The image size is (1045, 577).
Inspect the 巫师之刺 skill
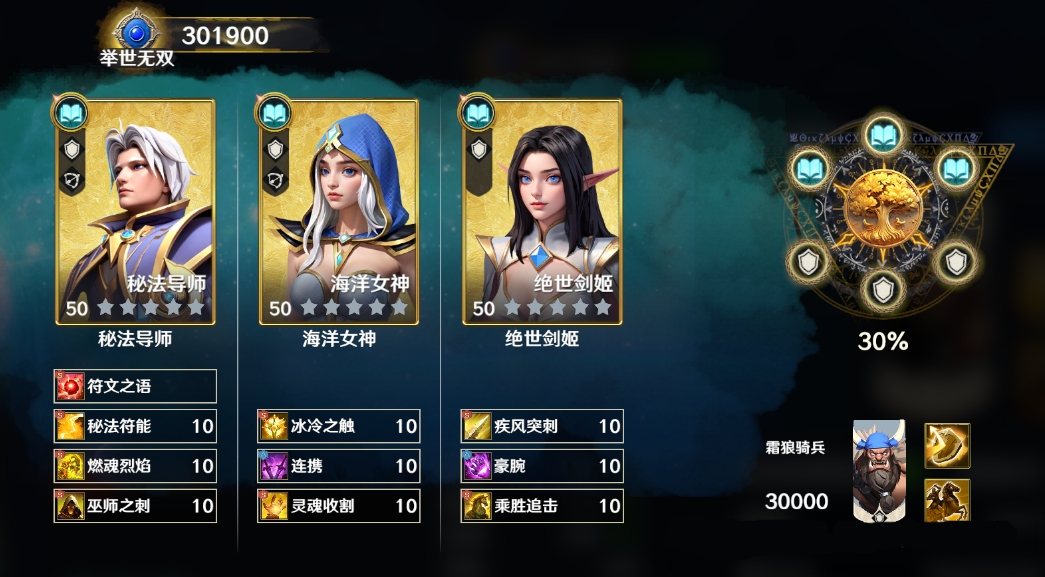pos(135,506)
